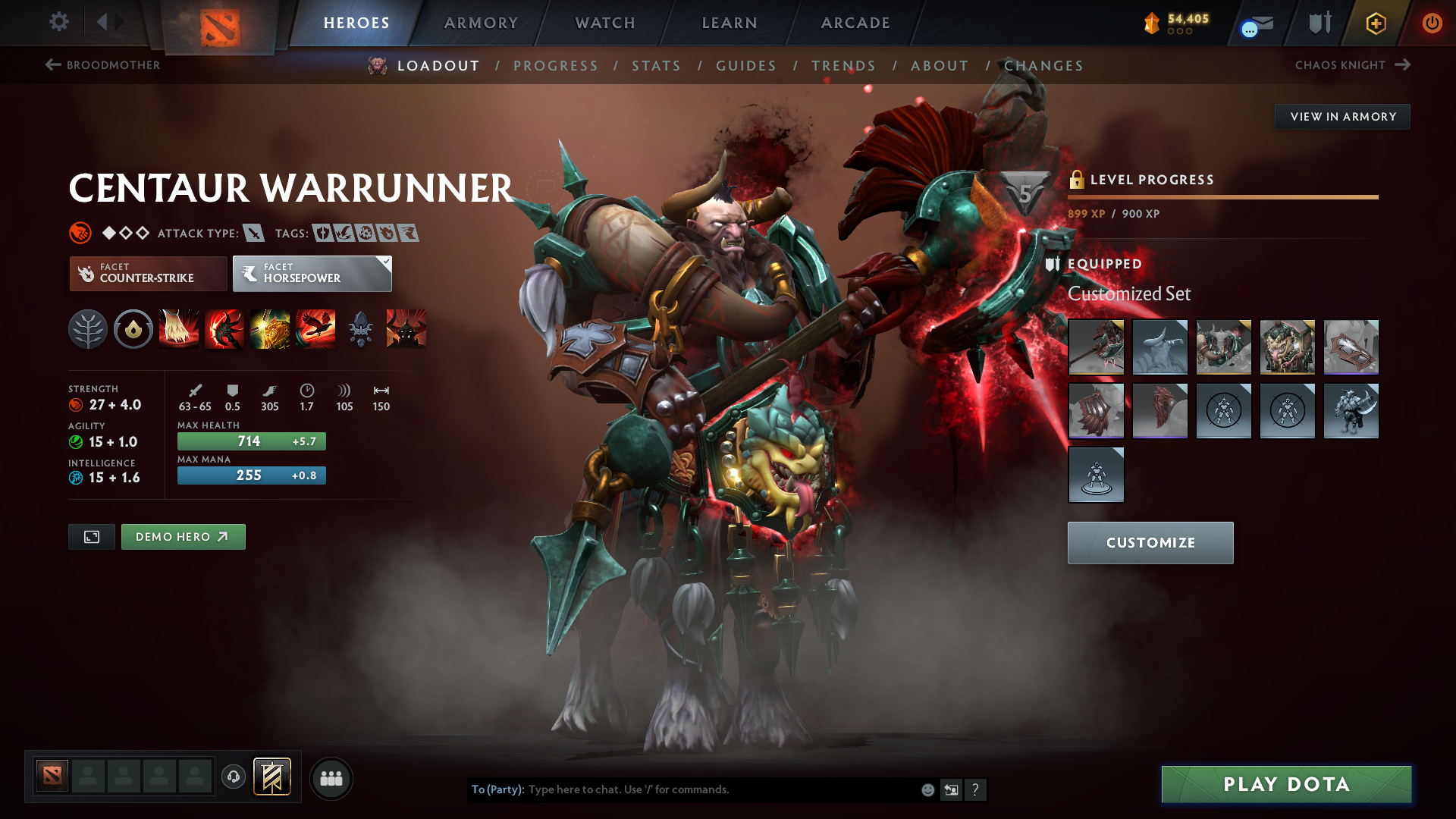The width and height of the screenshot is (1456, 819).
Task: Switch to the STATS tab
Action: click(656, 66)
